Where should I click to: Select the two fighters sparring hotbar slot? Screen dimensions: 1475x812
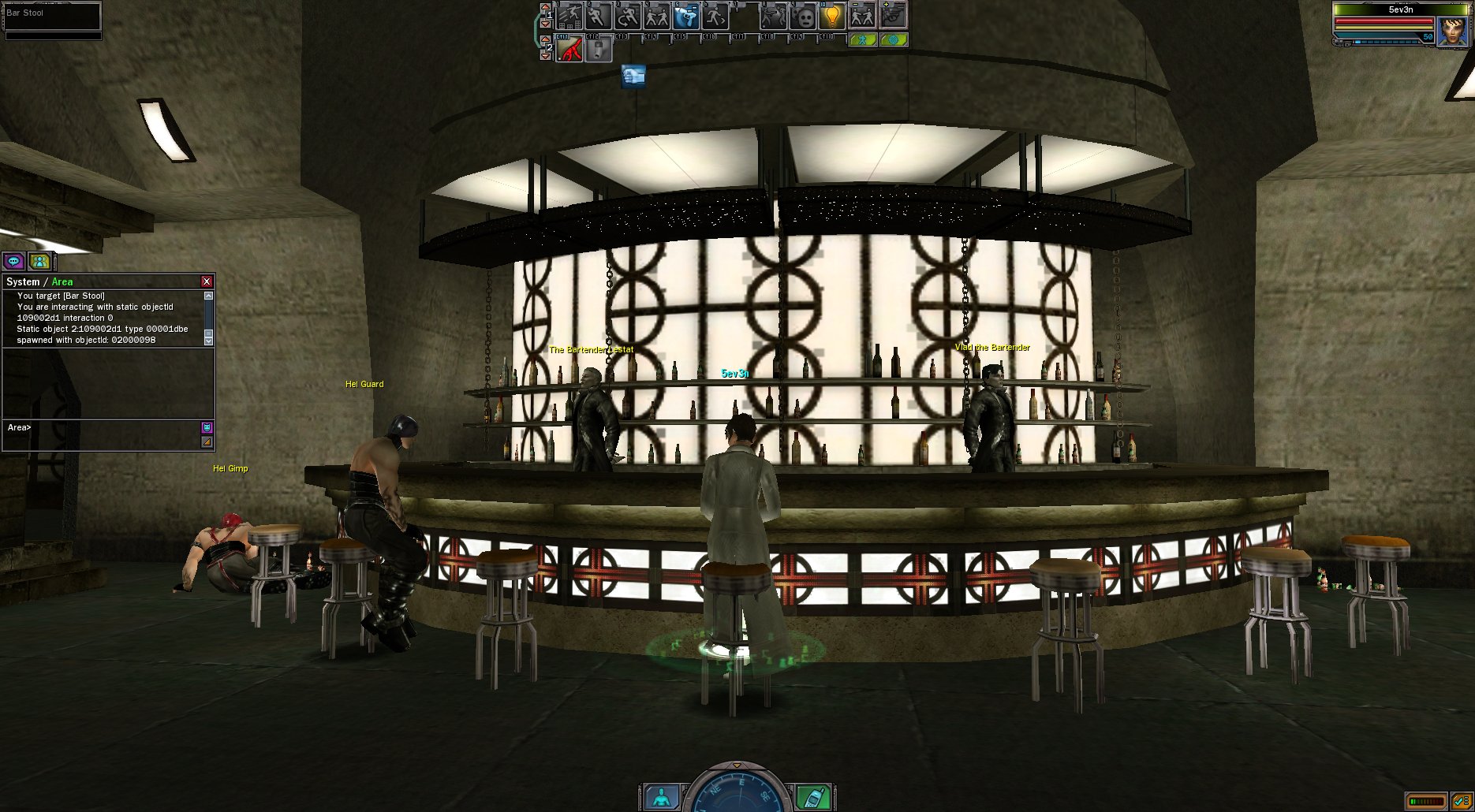coord(657,16)
